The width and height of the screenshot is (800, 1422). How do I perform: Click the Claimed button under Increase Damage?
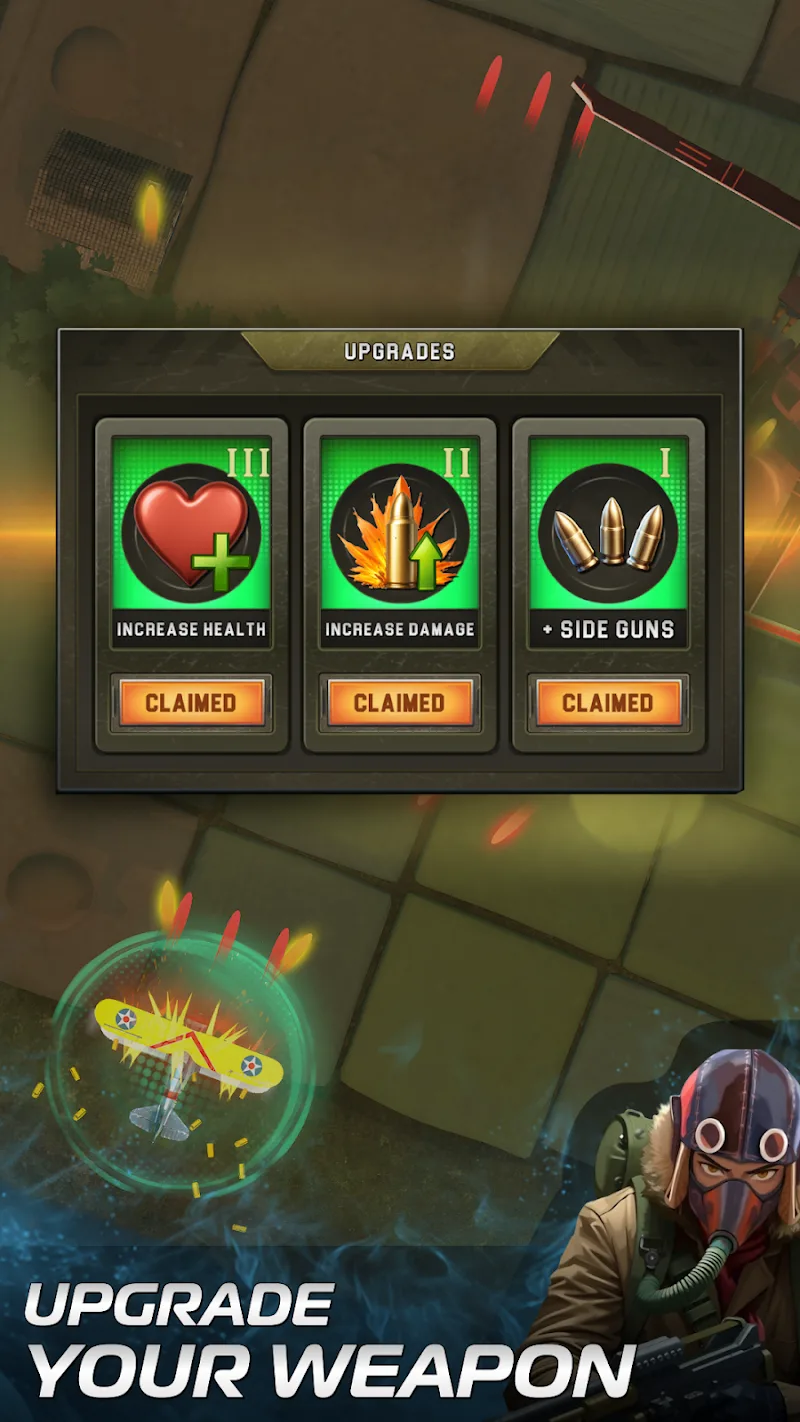tap(399, 703)
